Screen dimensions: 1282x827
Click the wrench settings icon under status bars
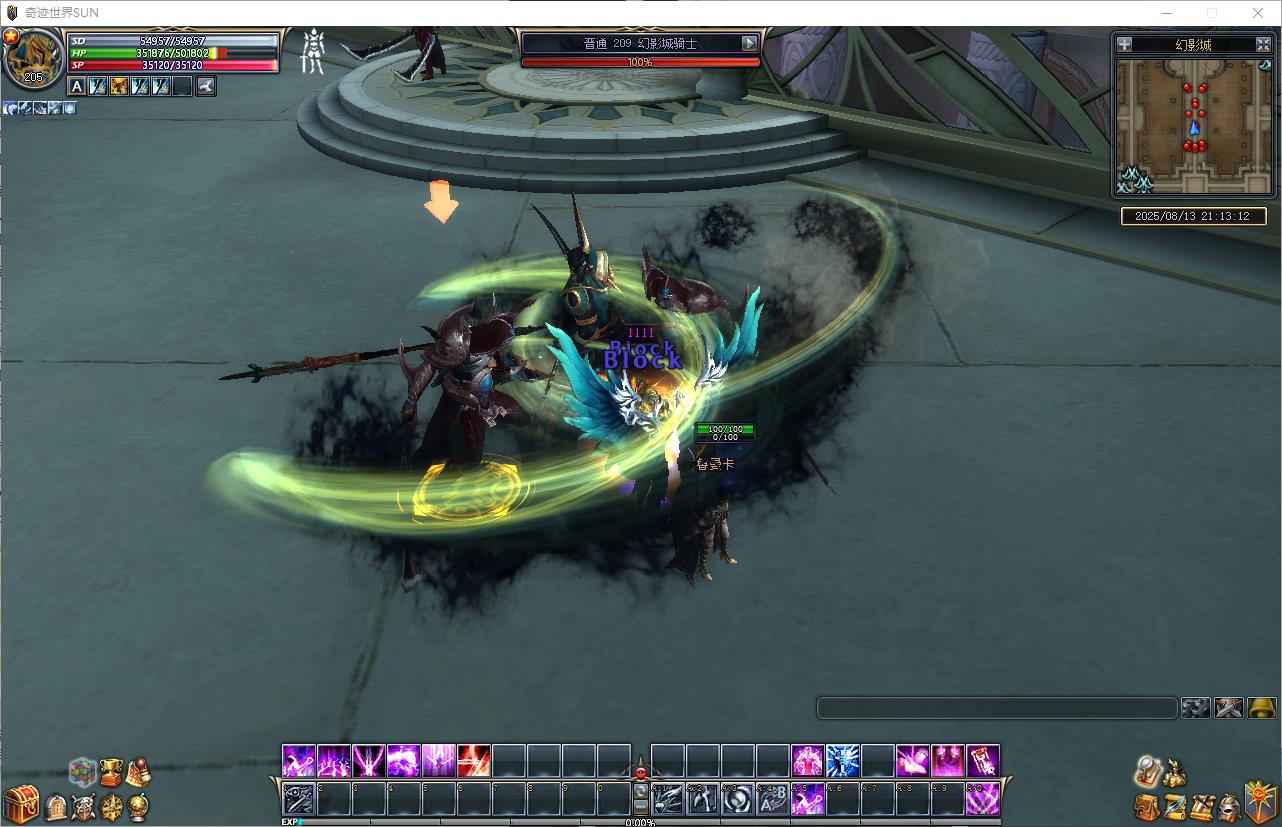pyautogui.click(x=206, y=87)
